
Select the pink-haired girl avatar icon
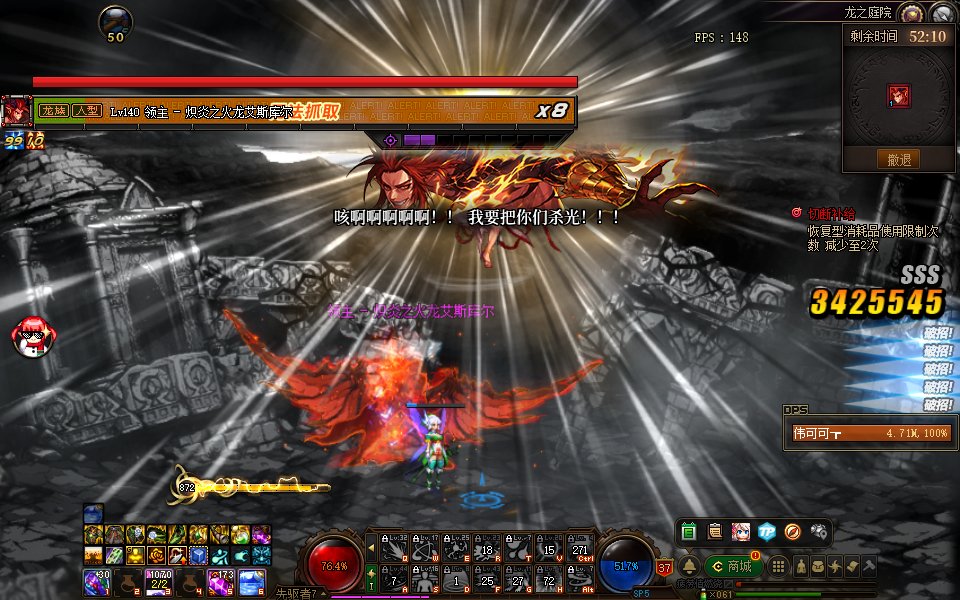[x=741, y=532]
